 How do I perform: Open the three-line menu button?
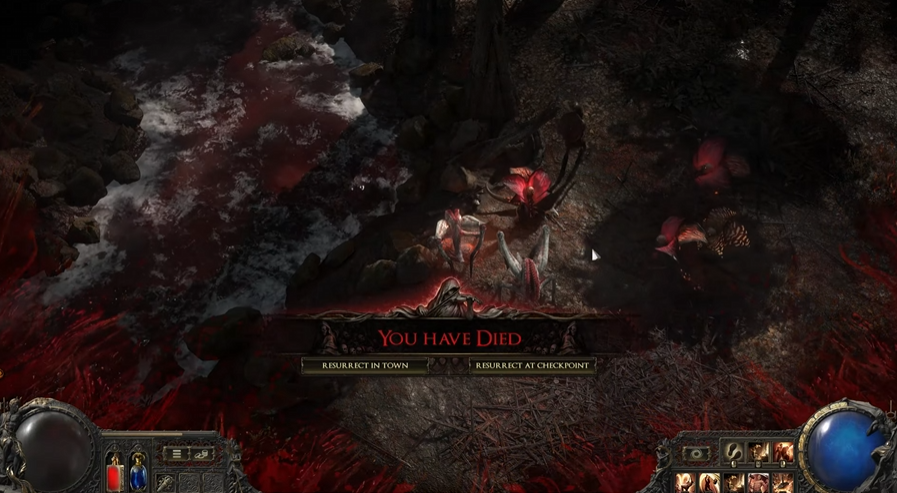(x=178, y=453)
